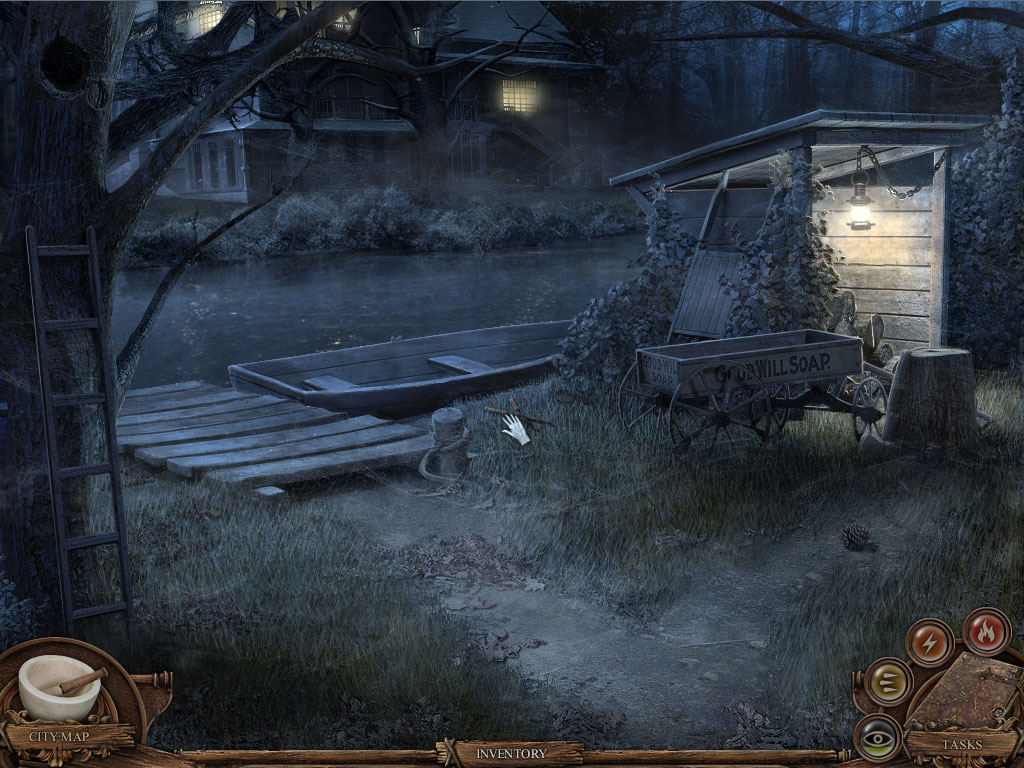This screenshot has height=768, width=1024.
Task: Activate the red fire ability
Action: (x=986, y=631)
